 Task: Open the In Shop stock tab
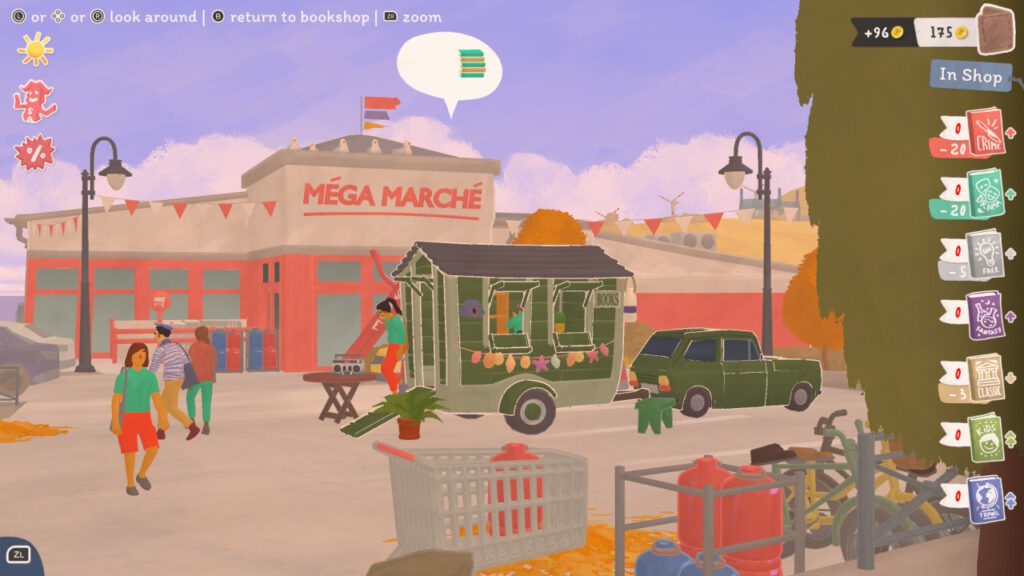coord(969,75)
